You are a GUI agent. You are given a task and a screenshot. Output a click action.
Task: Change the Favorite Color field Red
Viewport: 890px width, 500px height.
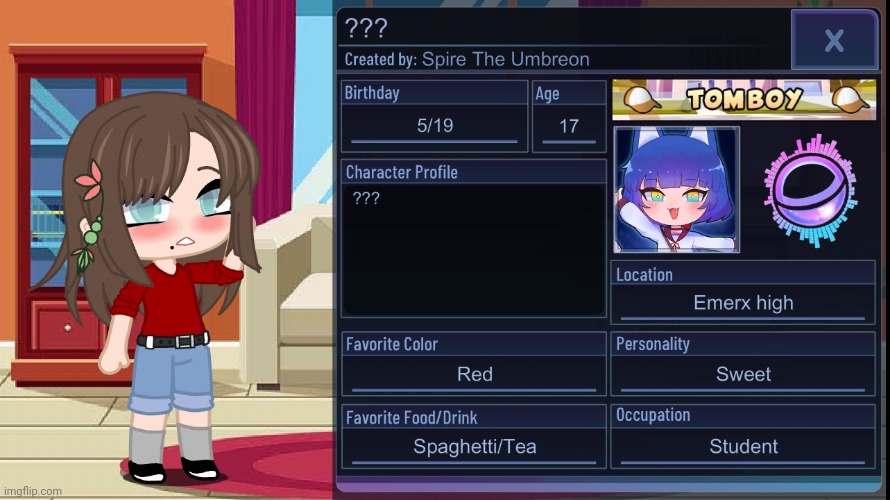click(474, 374)
